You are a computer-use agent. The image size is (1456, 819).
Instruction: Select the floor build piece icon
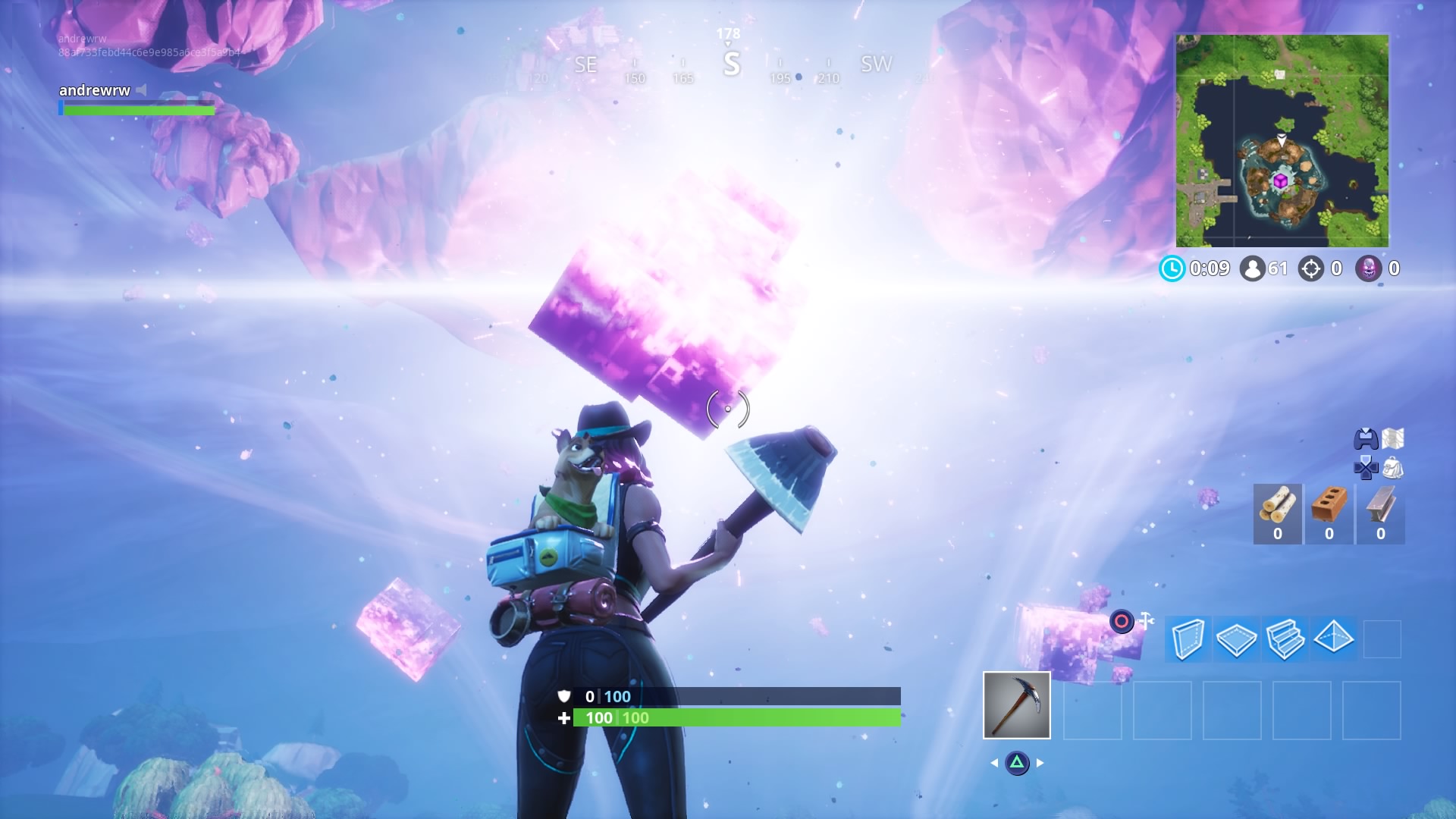tap(1237, 639)
